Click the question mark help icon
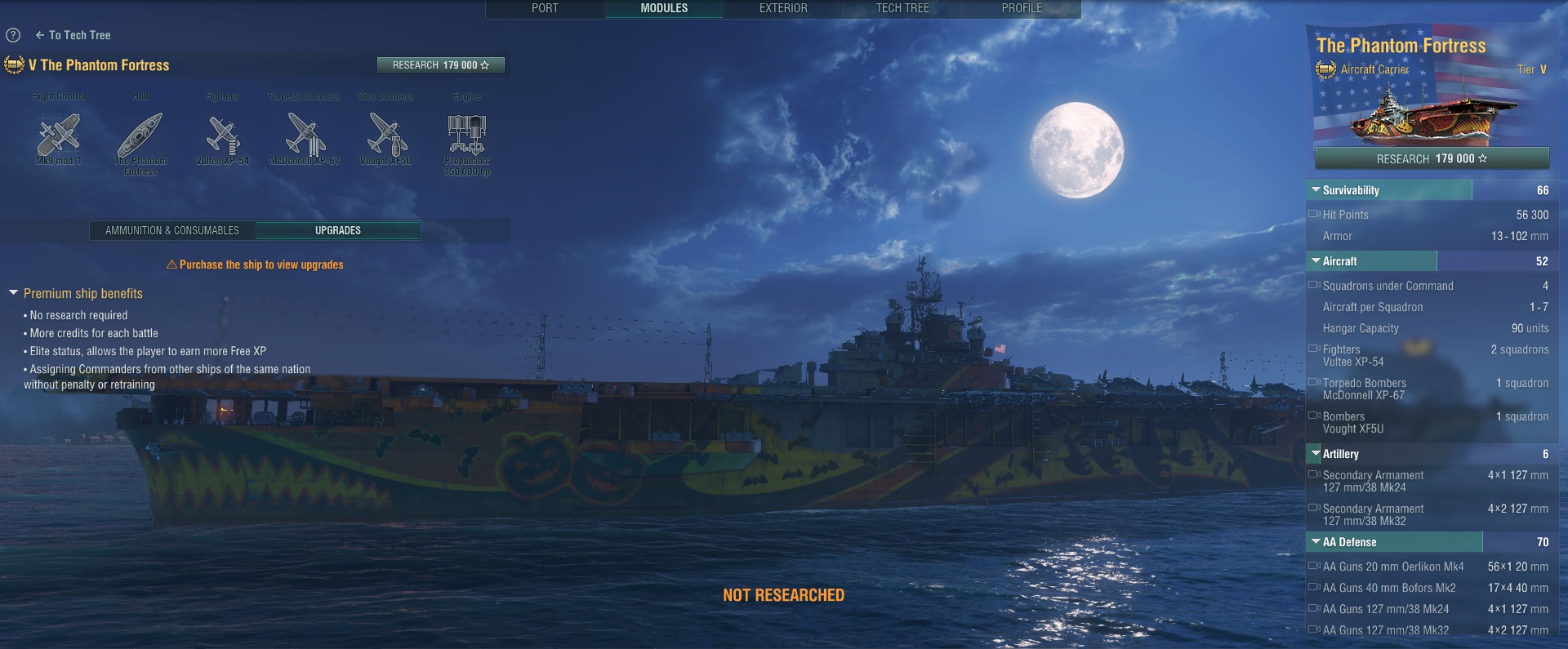Image resolution: width=1568 pixels, height=649 pixels. click(13, 35)
